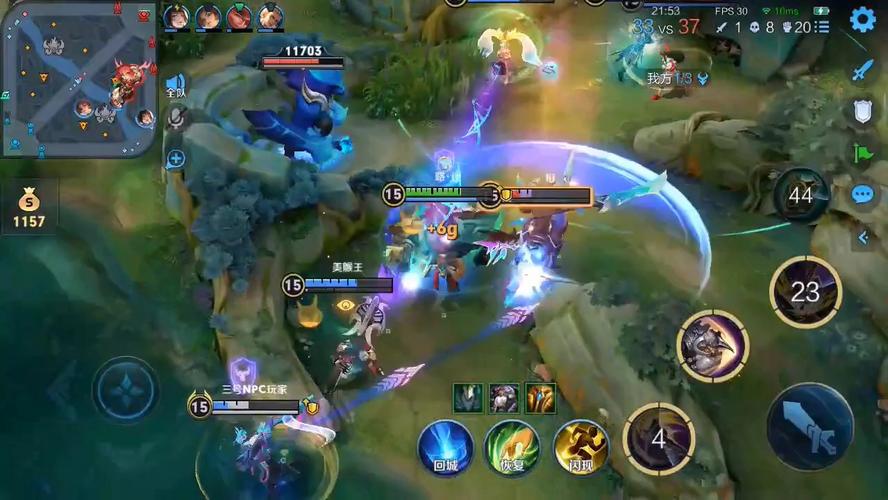Hit the basic attack sword button
888x500 pixels.
(810, 426)
